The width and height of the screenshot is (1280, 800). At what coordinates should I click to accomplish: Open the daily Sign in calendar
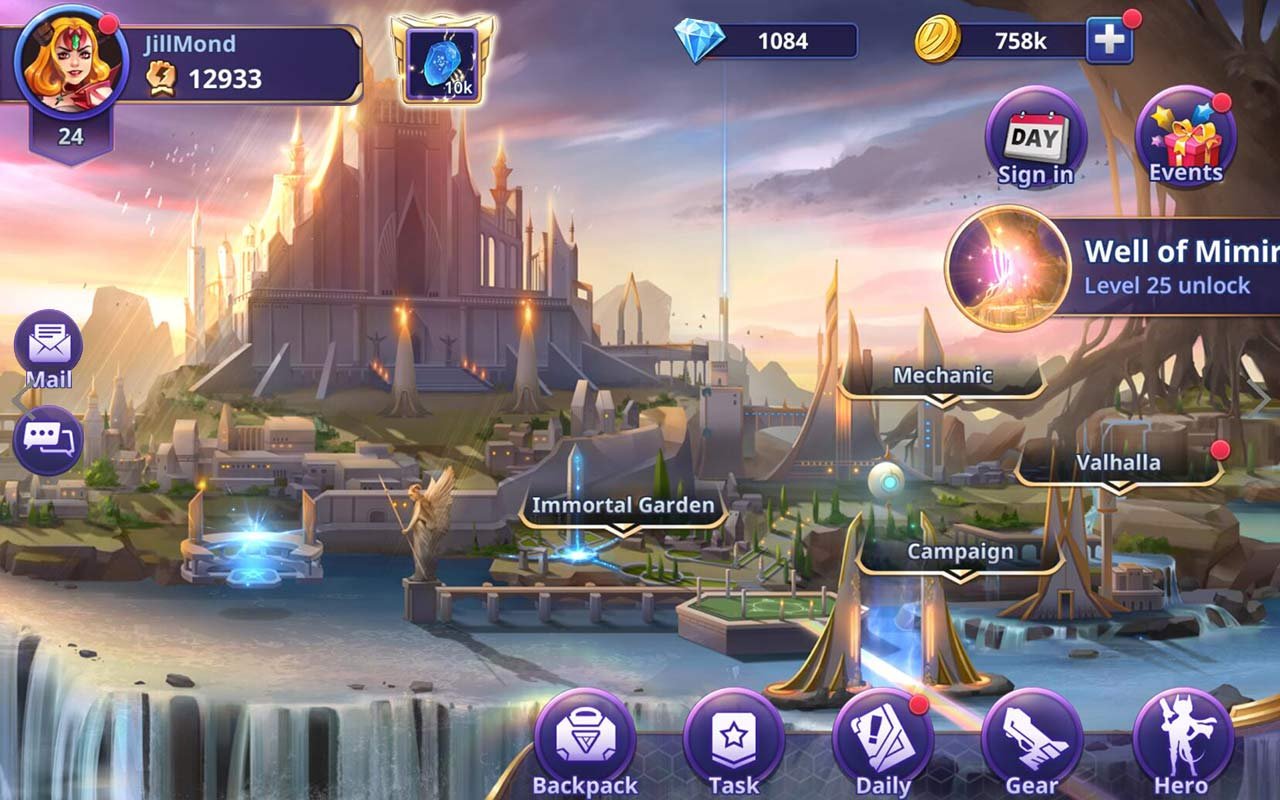(x=1035, y=139)
